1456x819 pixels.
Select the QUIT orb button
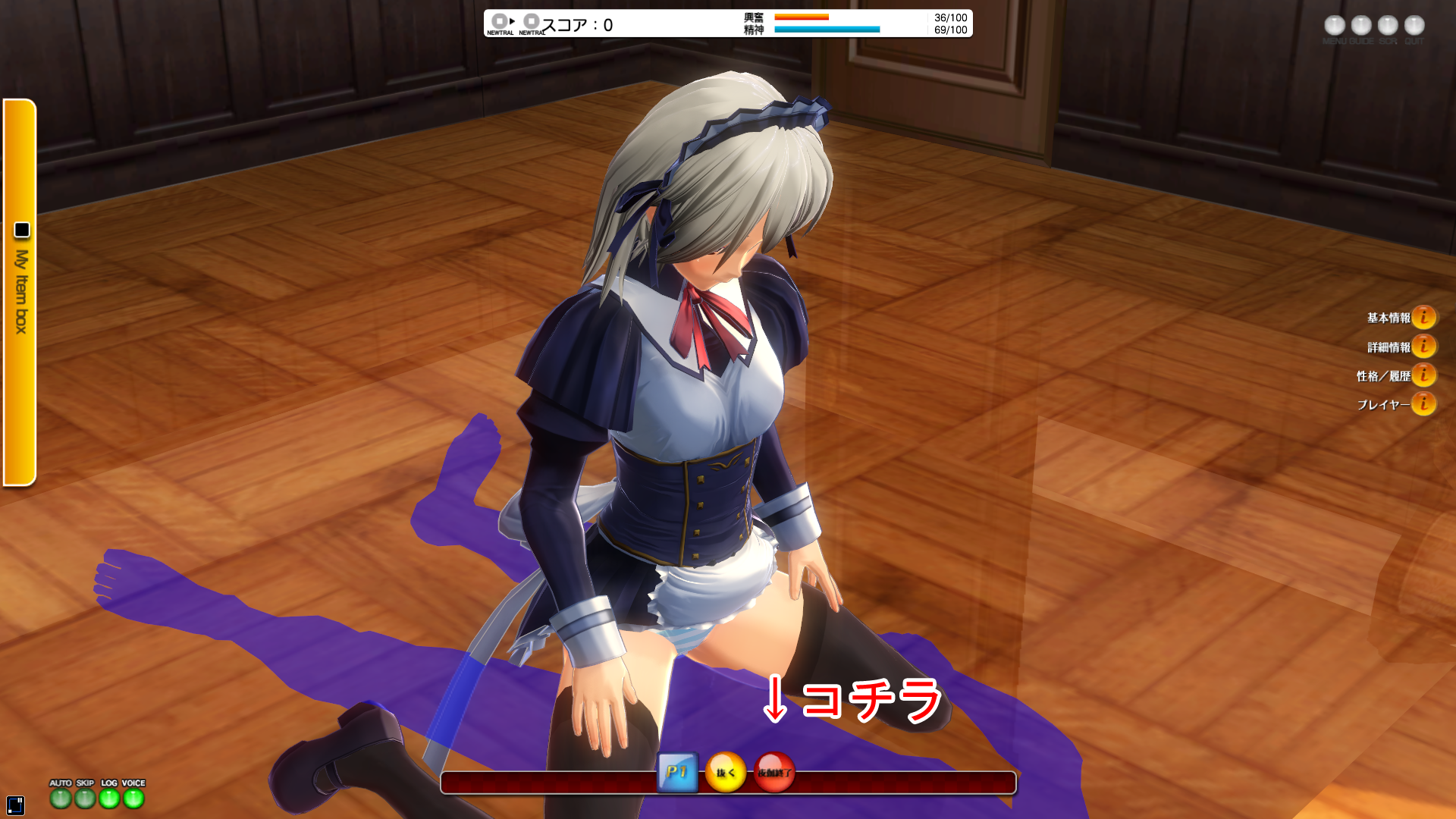tap(1414, 26)
